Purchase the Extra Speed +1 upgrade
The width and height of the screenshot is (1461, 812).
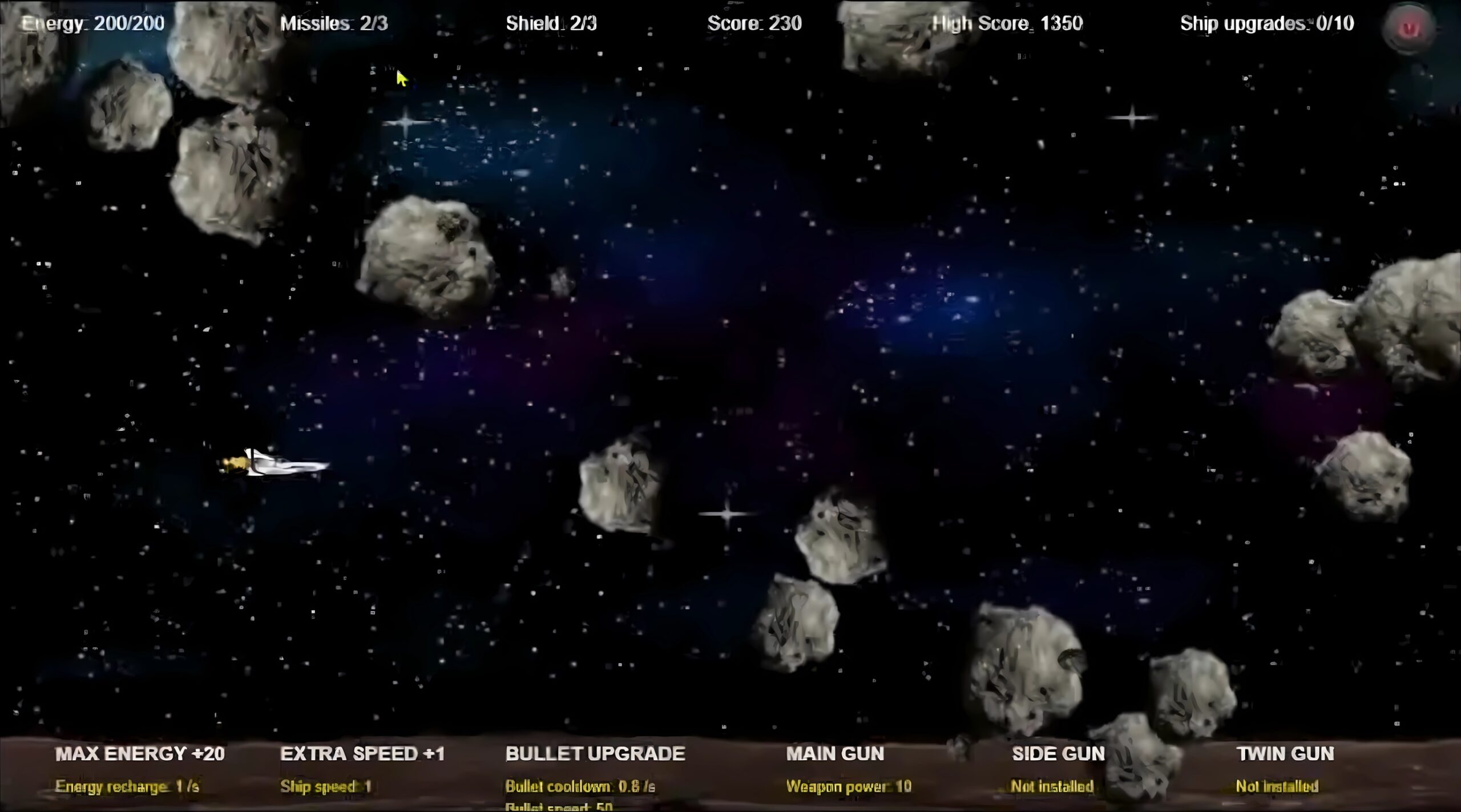(x=362, y=754)
